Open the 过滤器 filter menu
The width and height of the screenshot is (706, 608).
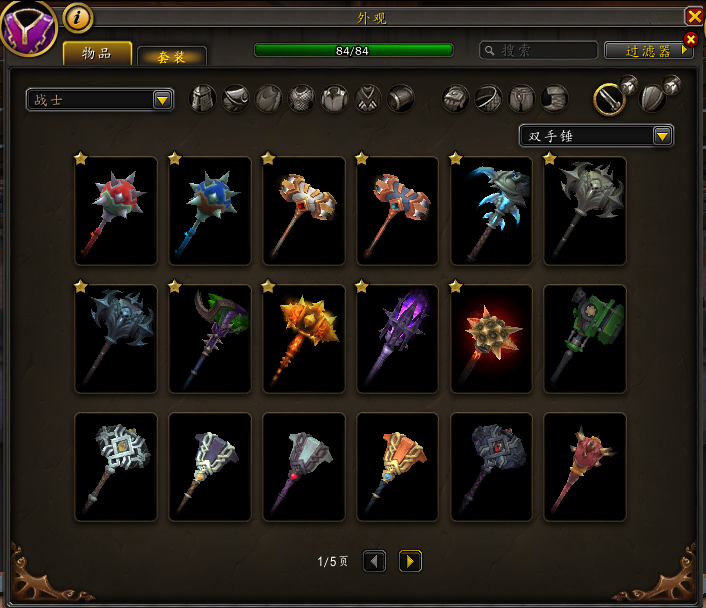pos(648,50)
